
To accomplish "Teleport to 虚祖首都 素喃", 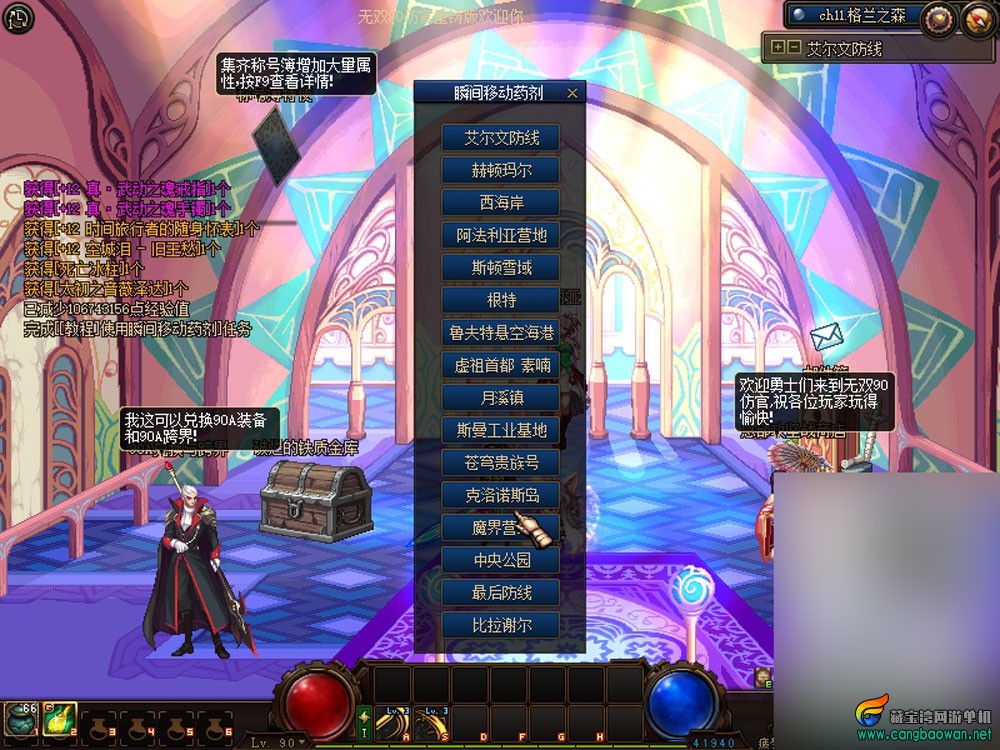I will pyautogui.click(x=500, y=365).
